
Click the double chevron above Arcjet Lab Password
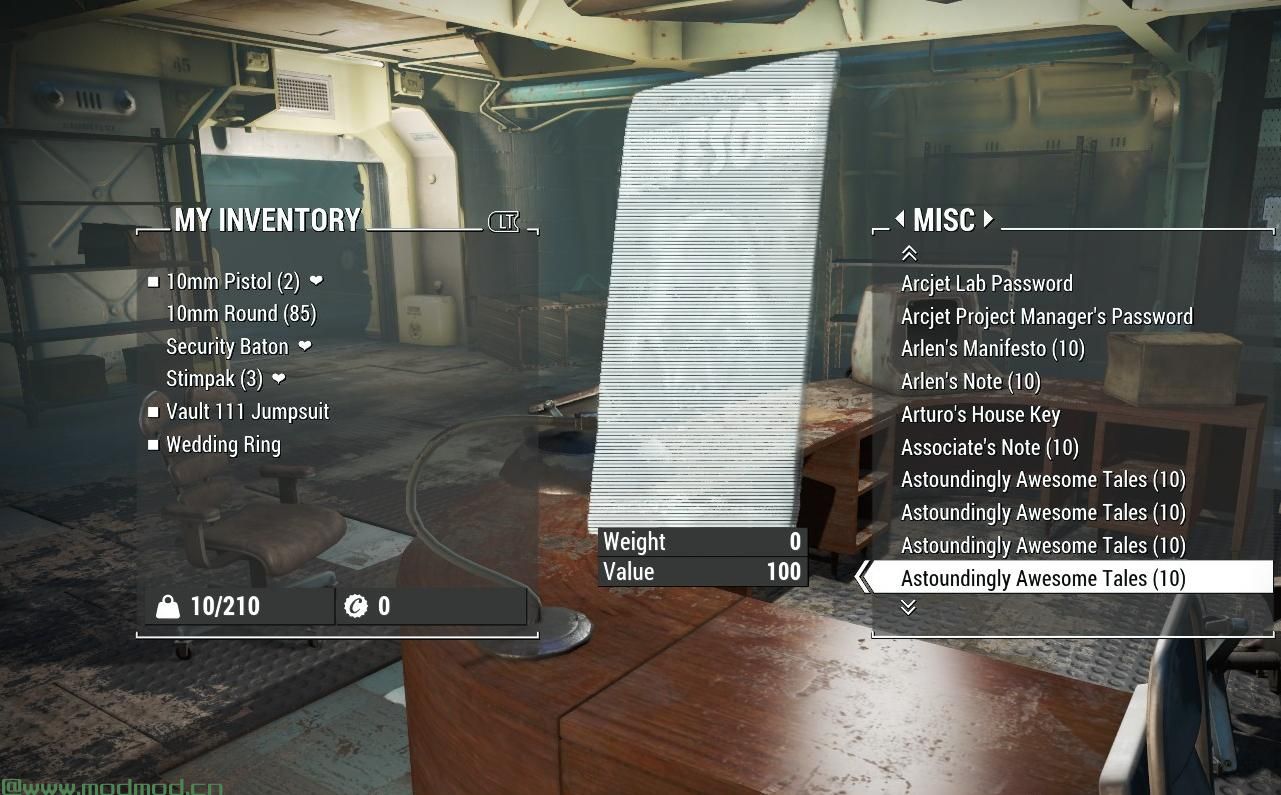pos(909,252)
